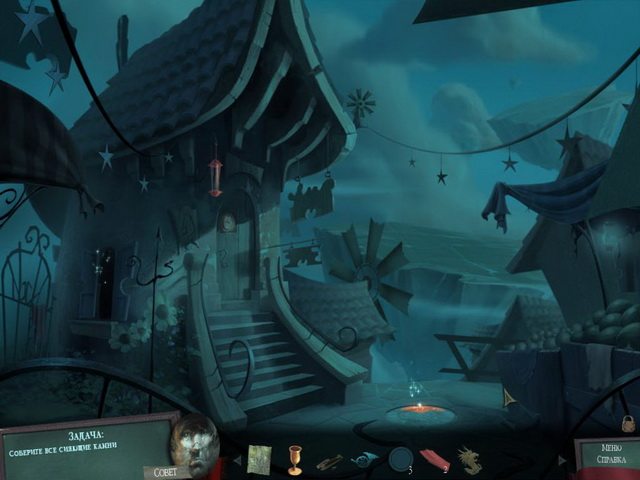Select the green paper scrap in inventory
Screen dimensions: 640x480
point(259,458)
